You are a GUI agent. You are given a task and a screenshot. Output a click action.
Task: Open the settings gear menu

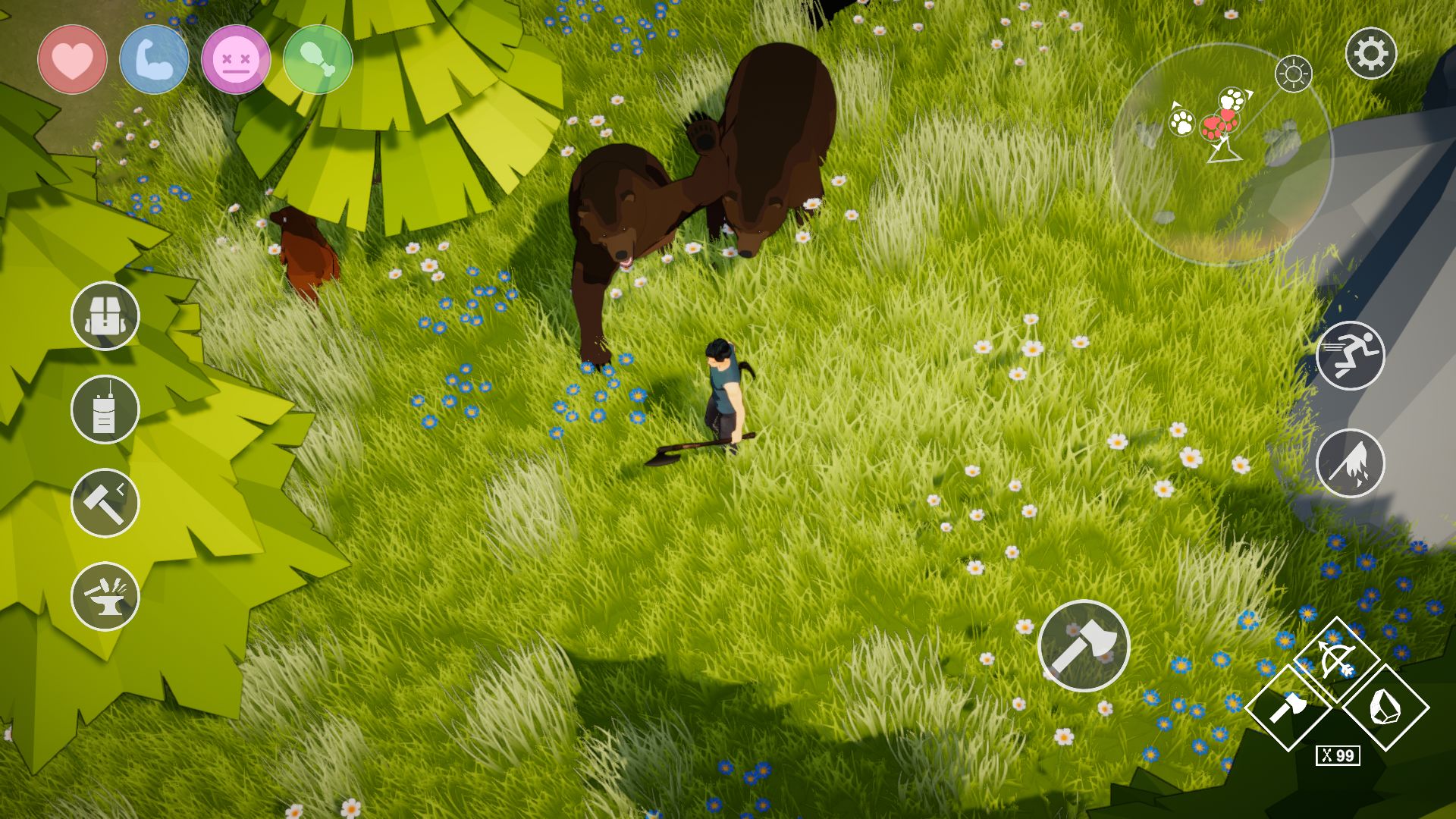click(x=1370, y=54)
